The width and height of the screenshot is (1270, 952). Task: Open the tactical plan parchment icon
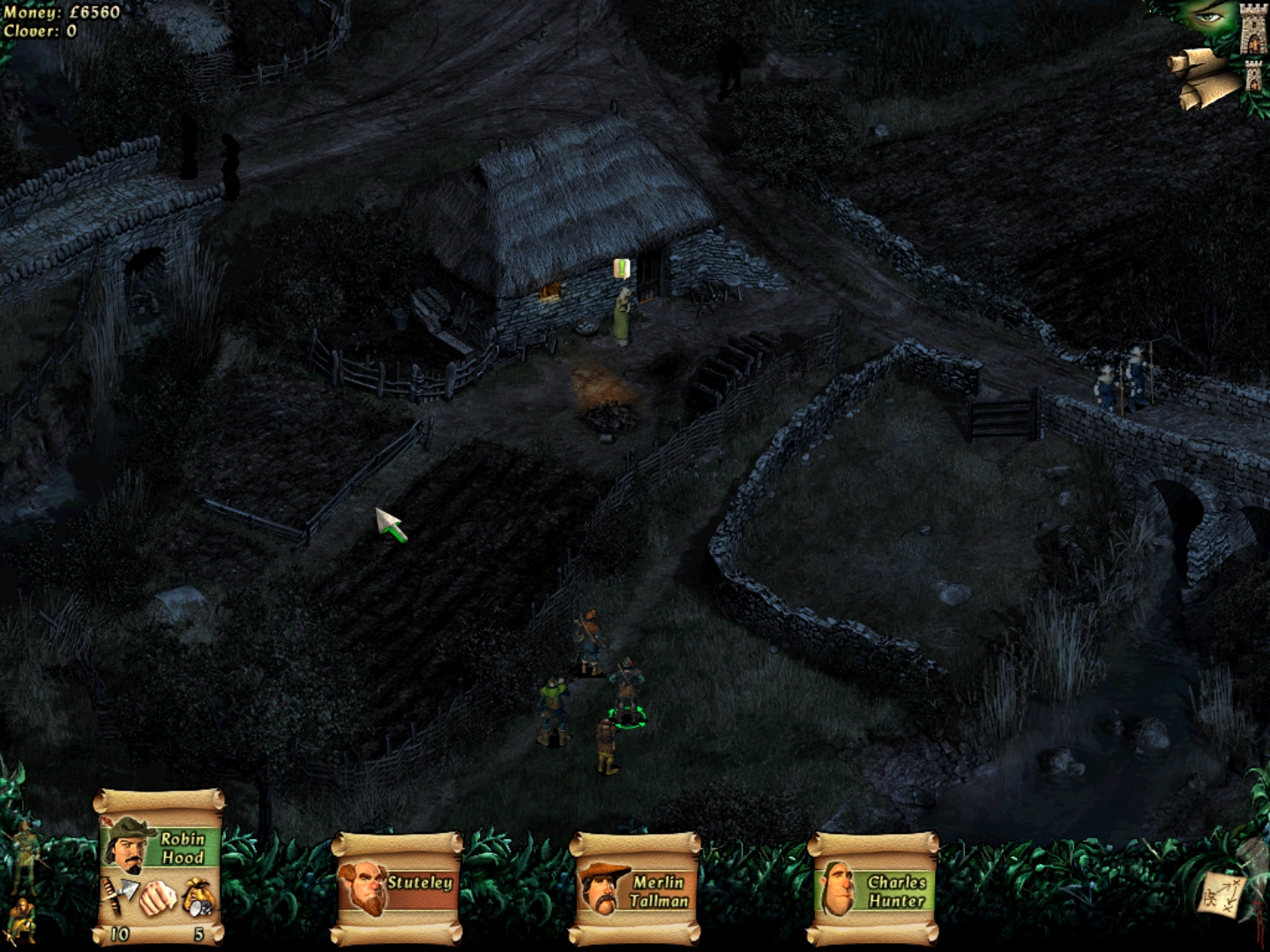point(1222,894)
